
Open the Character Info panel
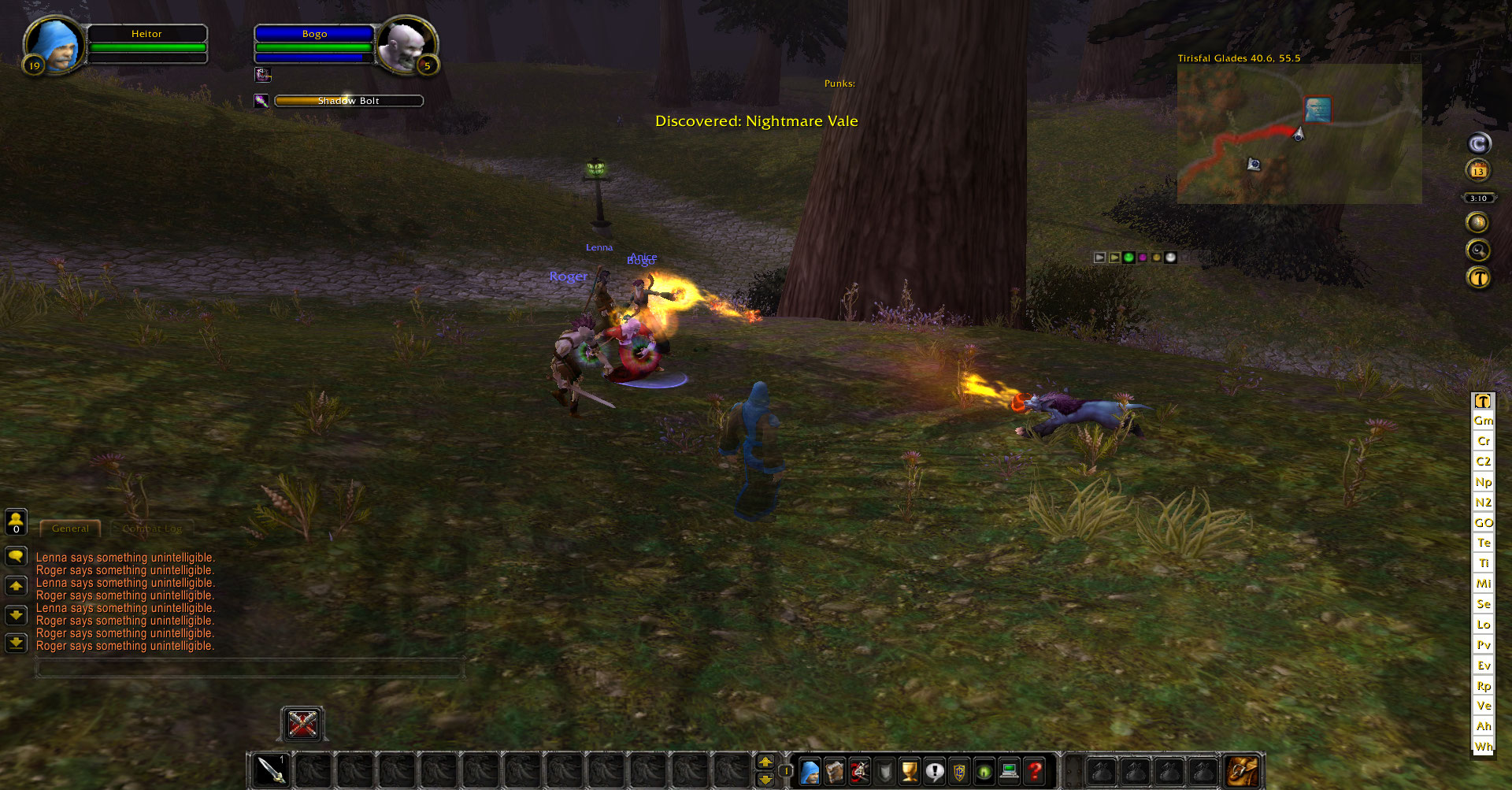pos(810,771)
